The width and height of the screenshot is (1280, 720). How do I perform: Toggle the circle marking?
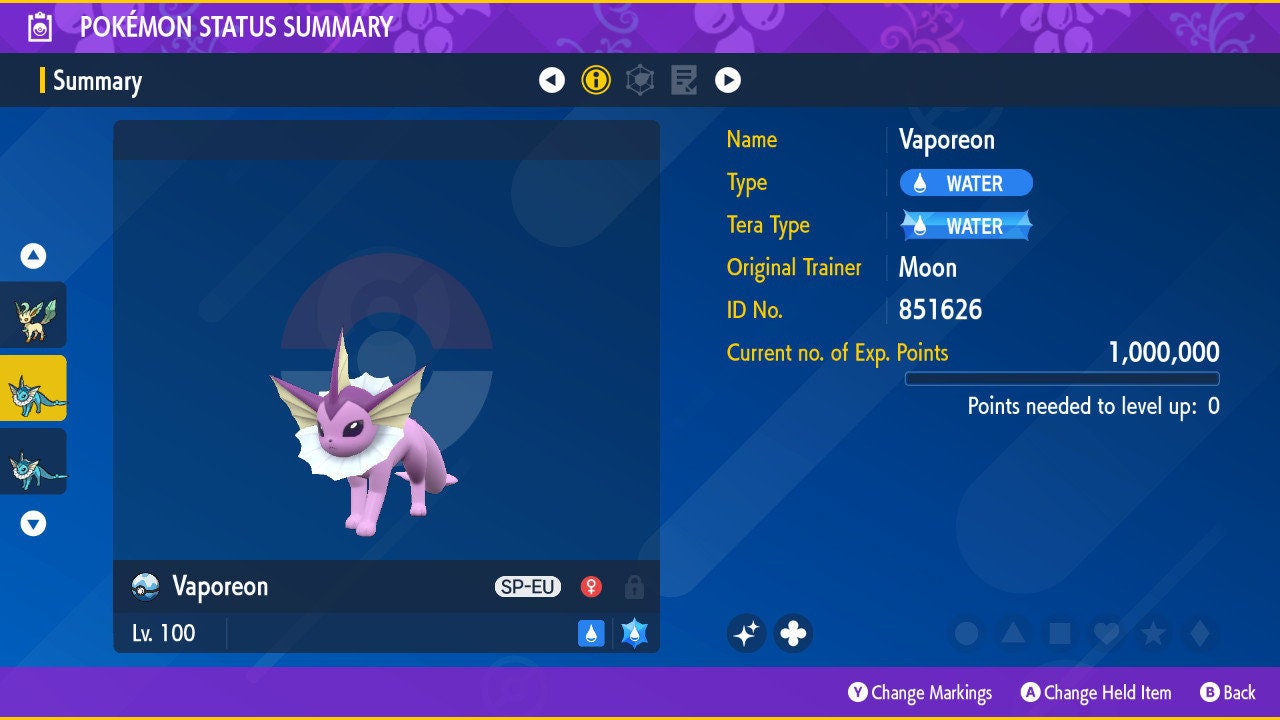point(966,633)
